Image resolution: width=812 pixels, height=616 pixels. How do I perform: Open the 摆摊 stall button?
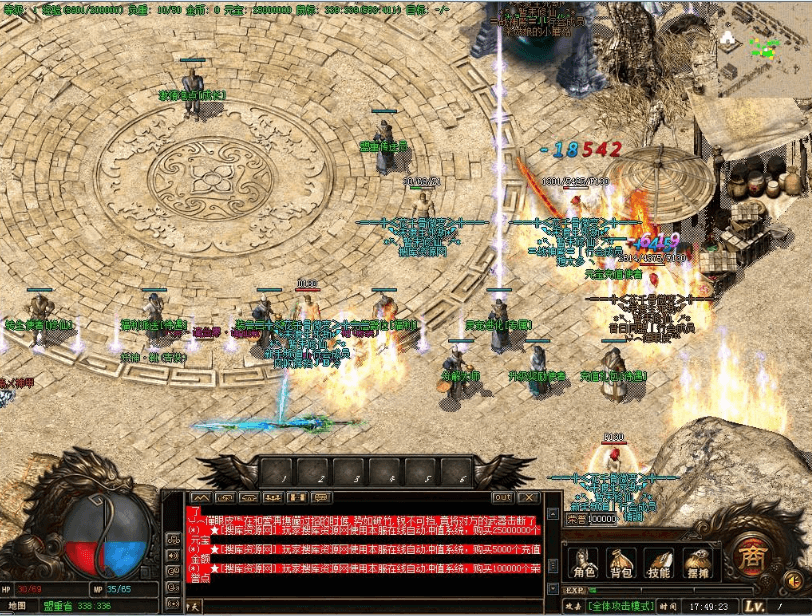696,562
